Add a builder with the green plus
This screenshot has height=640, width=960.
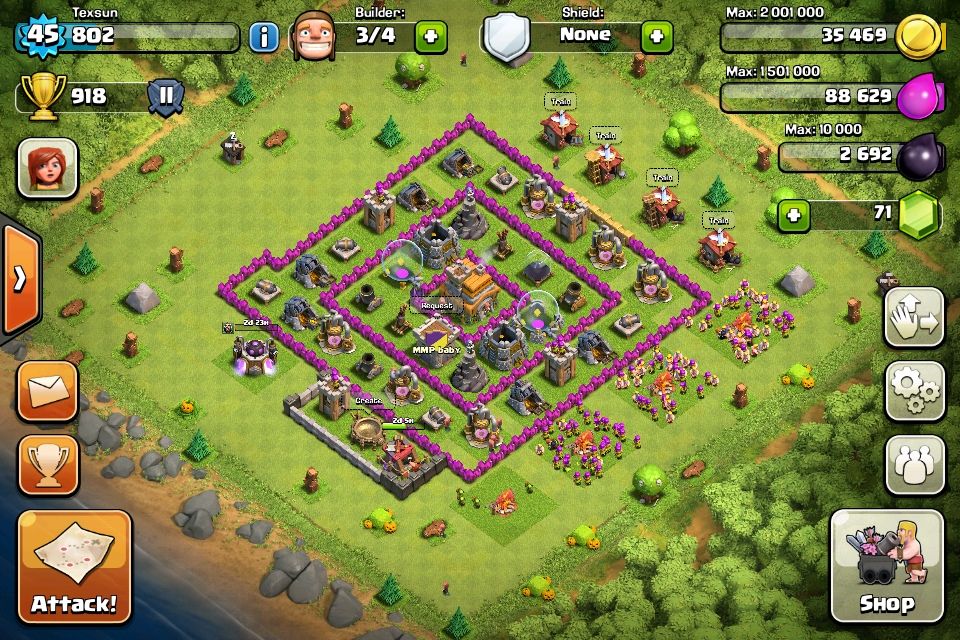tap(431, 38)
